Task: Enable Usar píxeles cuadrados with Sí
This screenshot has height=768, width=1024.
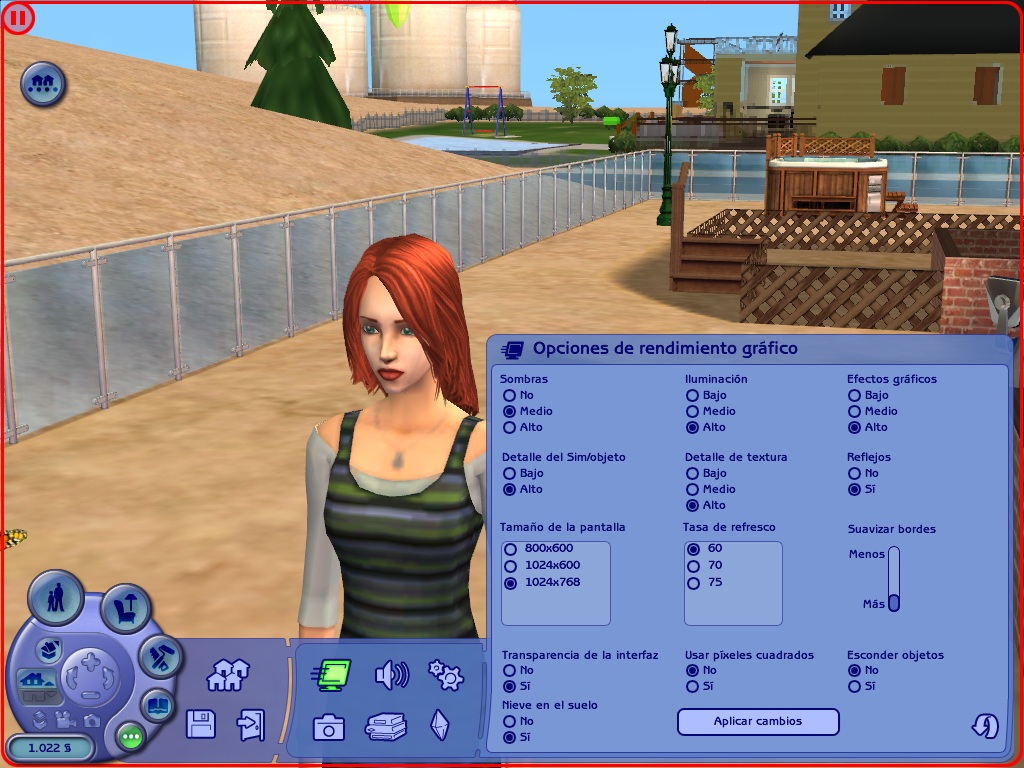Action: tap(692, 686)
